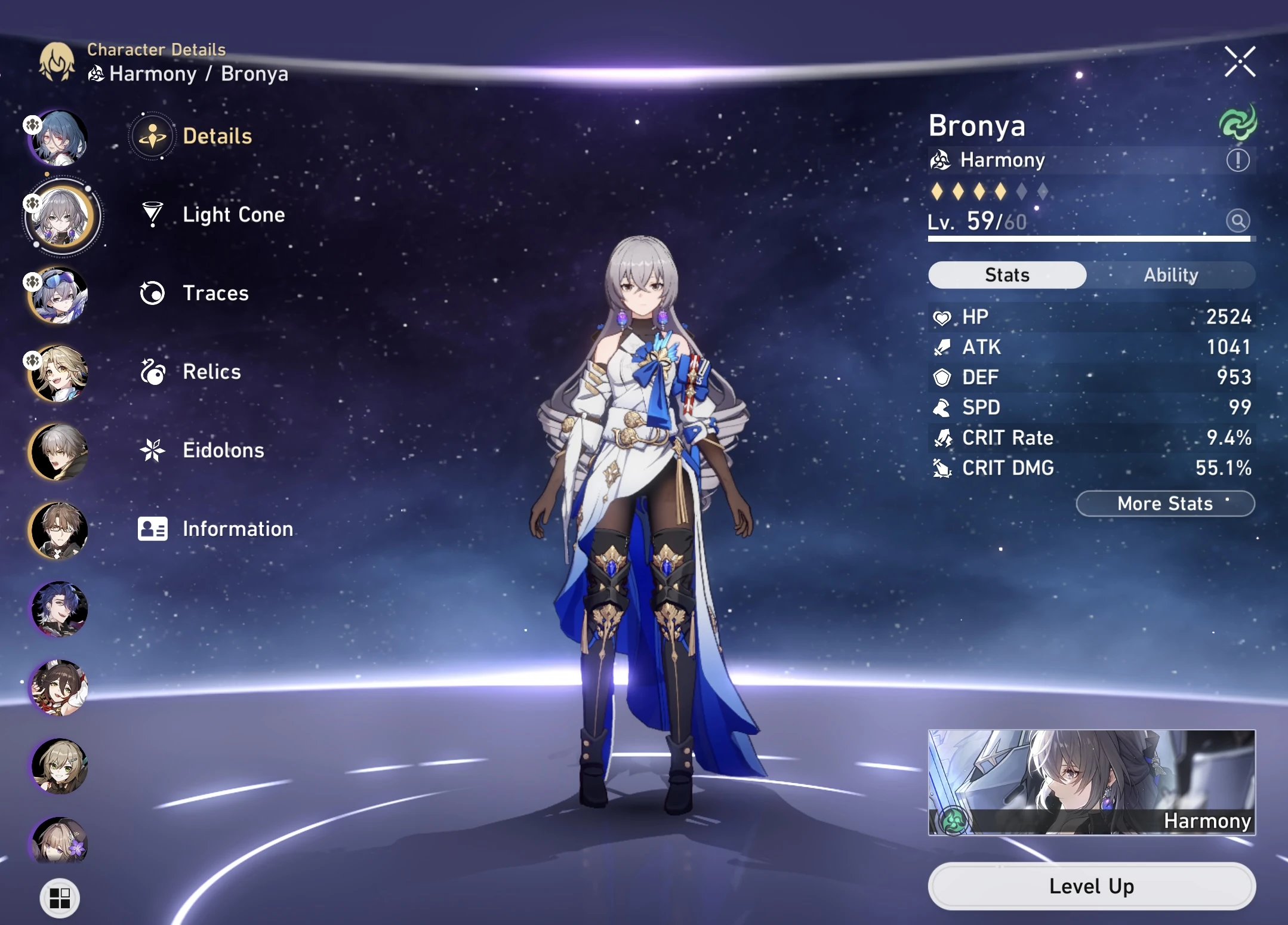Click the Details compass icon
Image resolution: width=1288 pixels, height=925 pixels.
153,135
